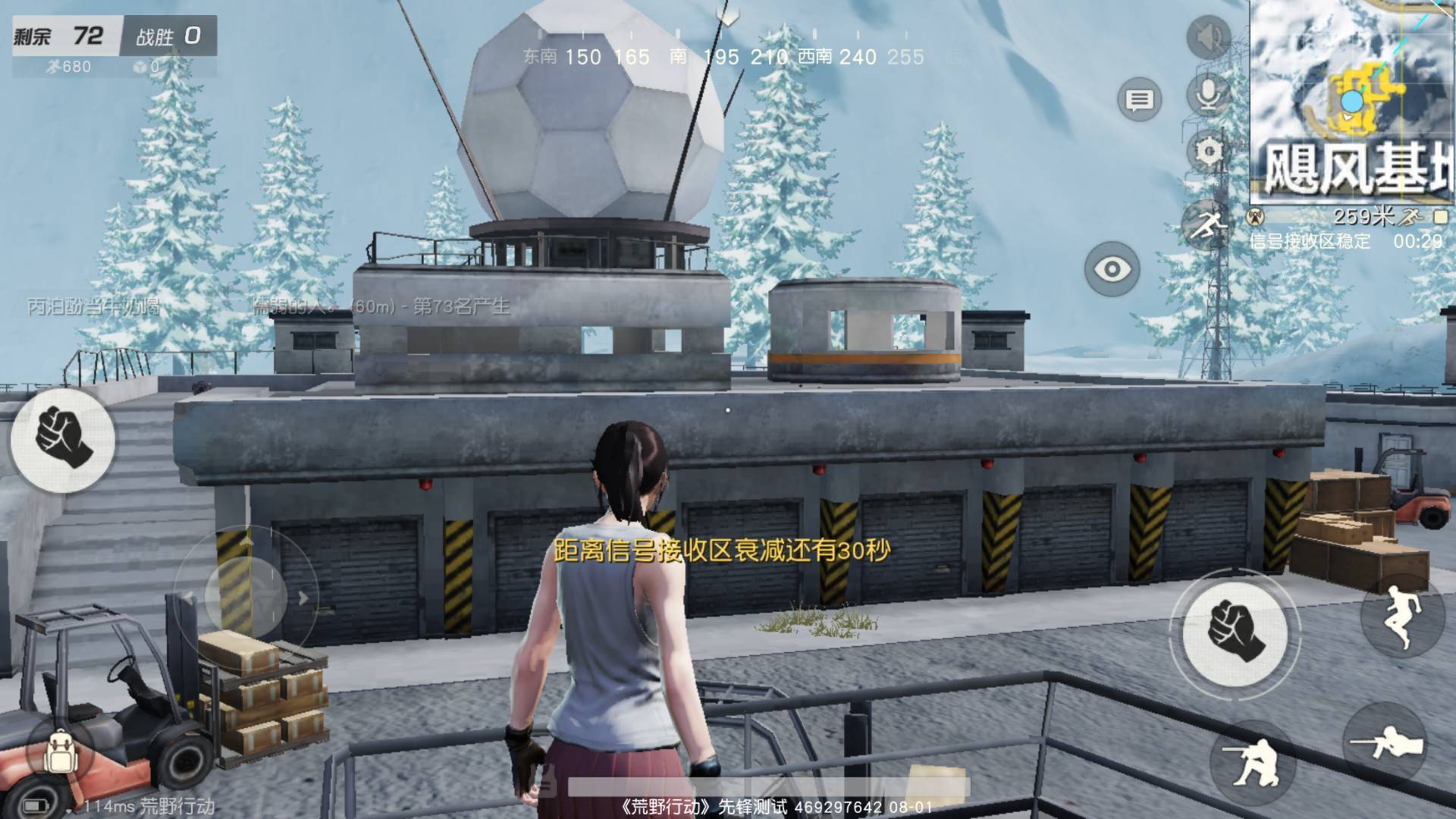This screenshot has width=1456, height=819.
Task: Open the backpack inventory
Action: (x=59, y=752)
